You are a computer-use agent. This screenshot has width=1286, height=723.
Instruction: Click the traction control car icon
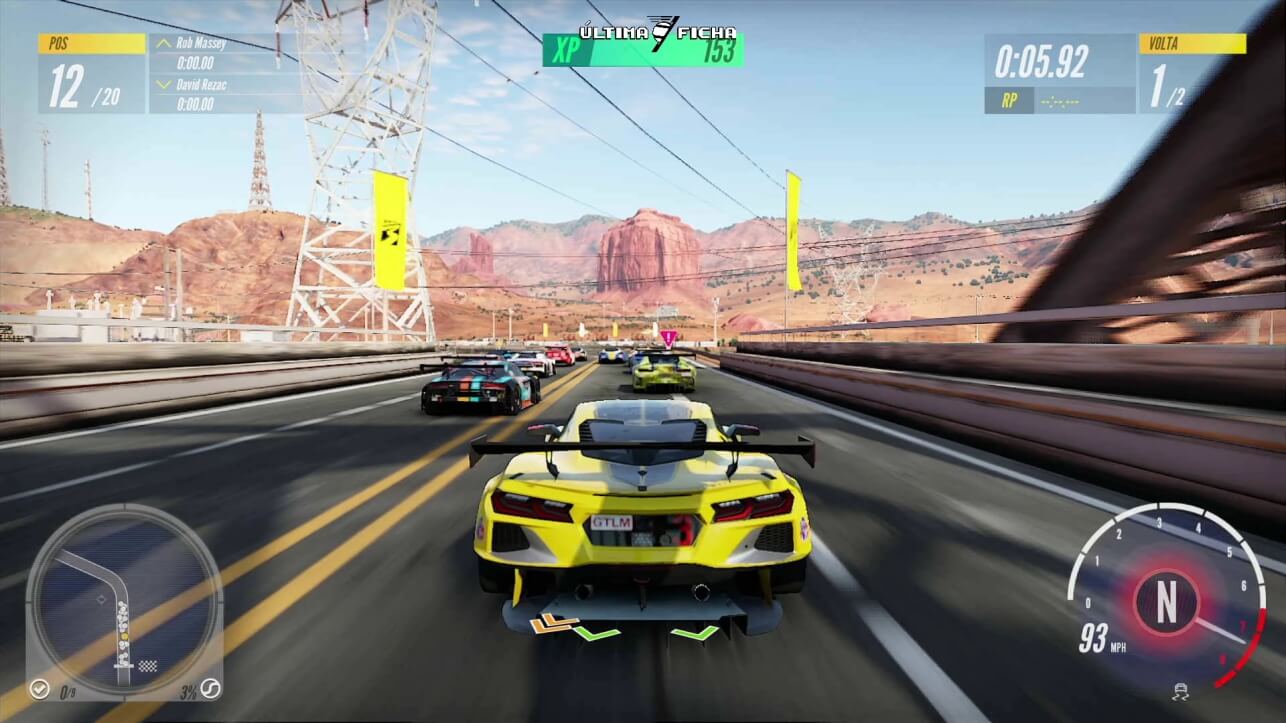tap(1180, 692)
